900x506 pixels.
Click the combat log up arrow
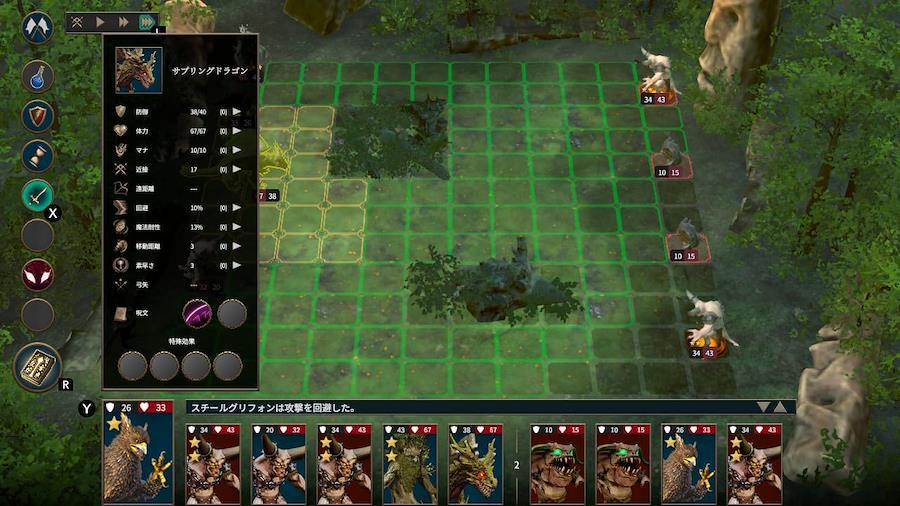point(782,407)
